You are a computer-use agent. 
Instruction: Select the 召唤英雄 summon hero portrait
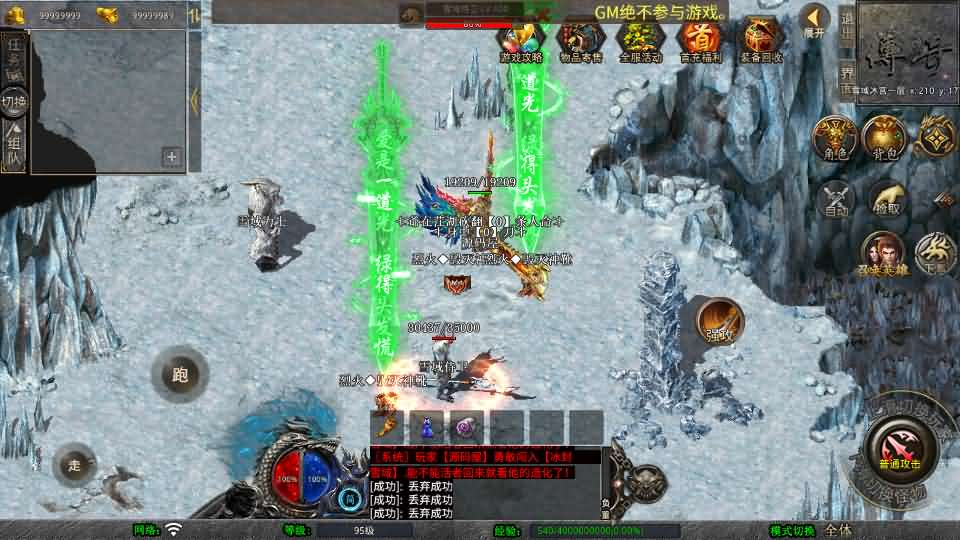point(883,253)
